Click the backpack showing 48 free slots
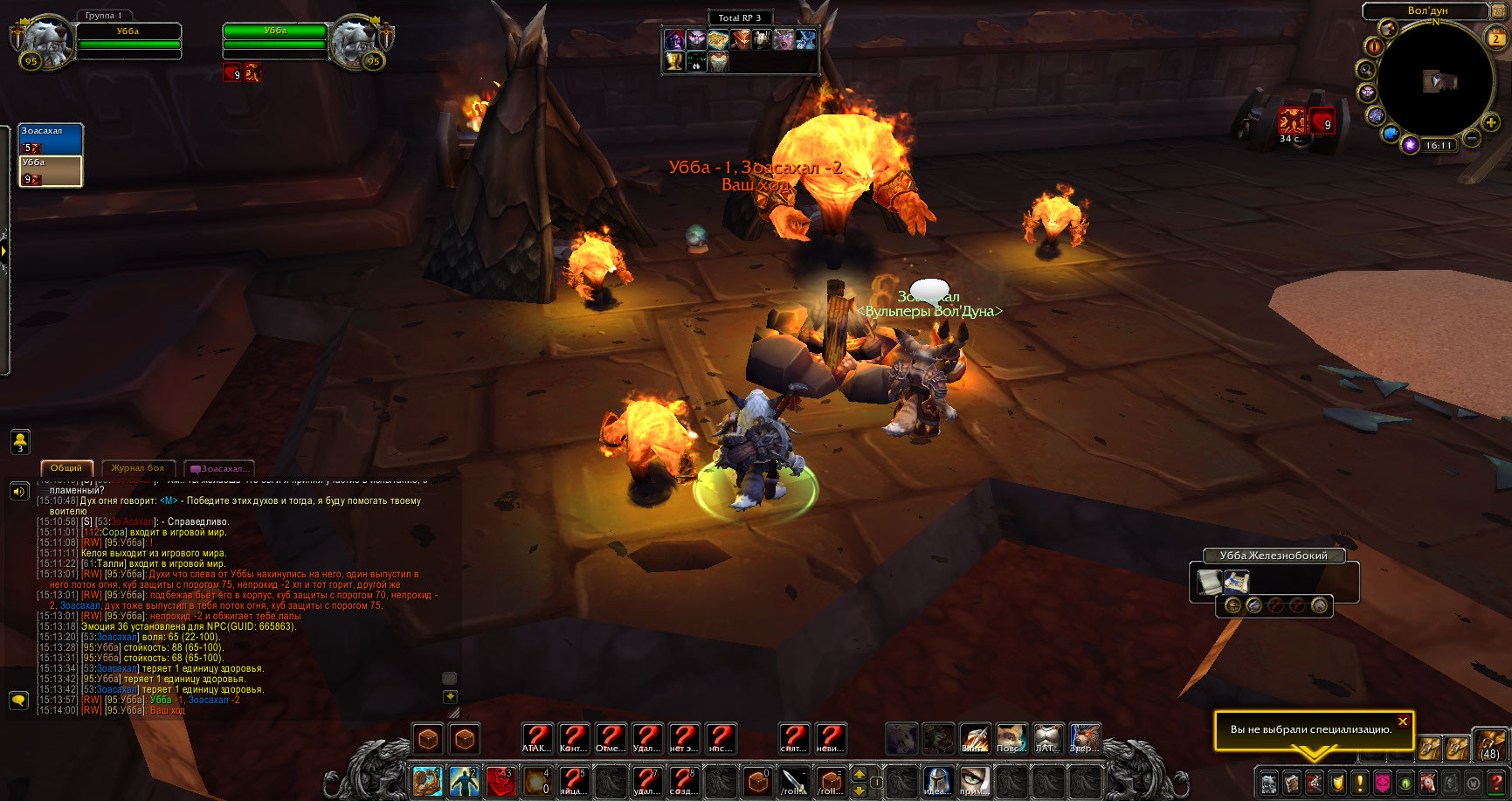Viewport: 1512px width, 801px height. tap(1489, 744)
